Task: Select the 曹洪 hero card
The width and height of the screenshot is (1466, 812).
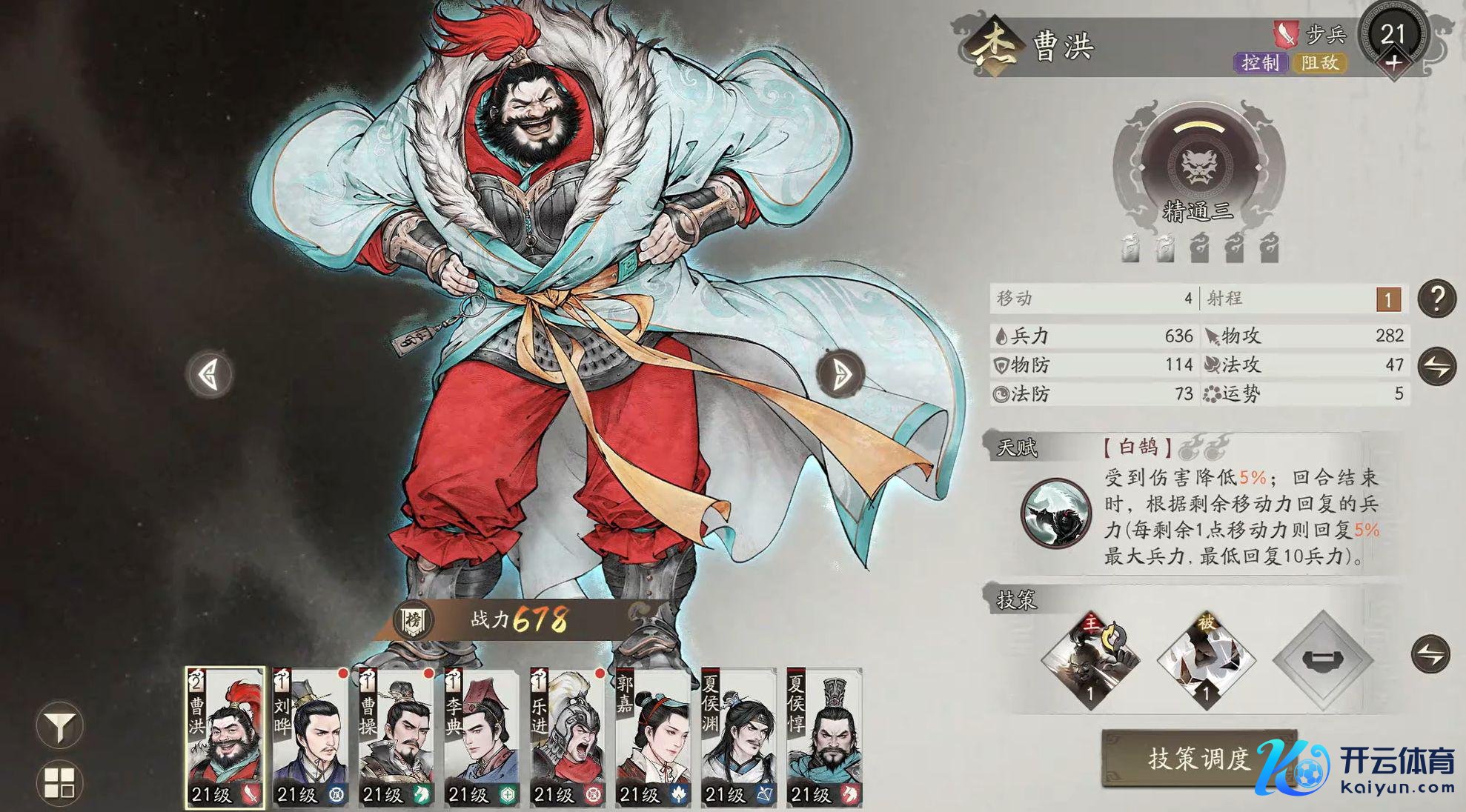Action: point(225,736)
